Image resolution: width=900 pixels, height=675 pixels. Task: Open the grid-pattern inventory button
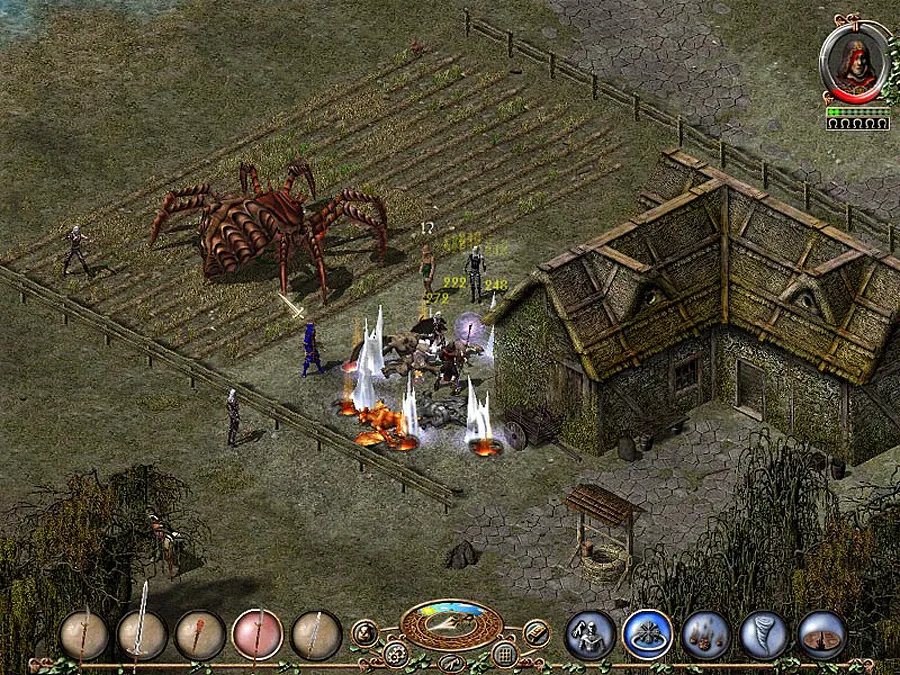point(505,655)
